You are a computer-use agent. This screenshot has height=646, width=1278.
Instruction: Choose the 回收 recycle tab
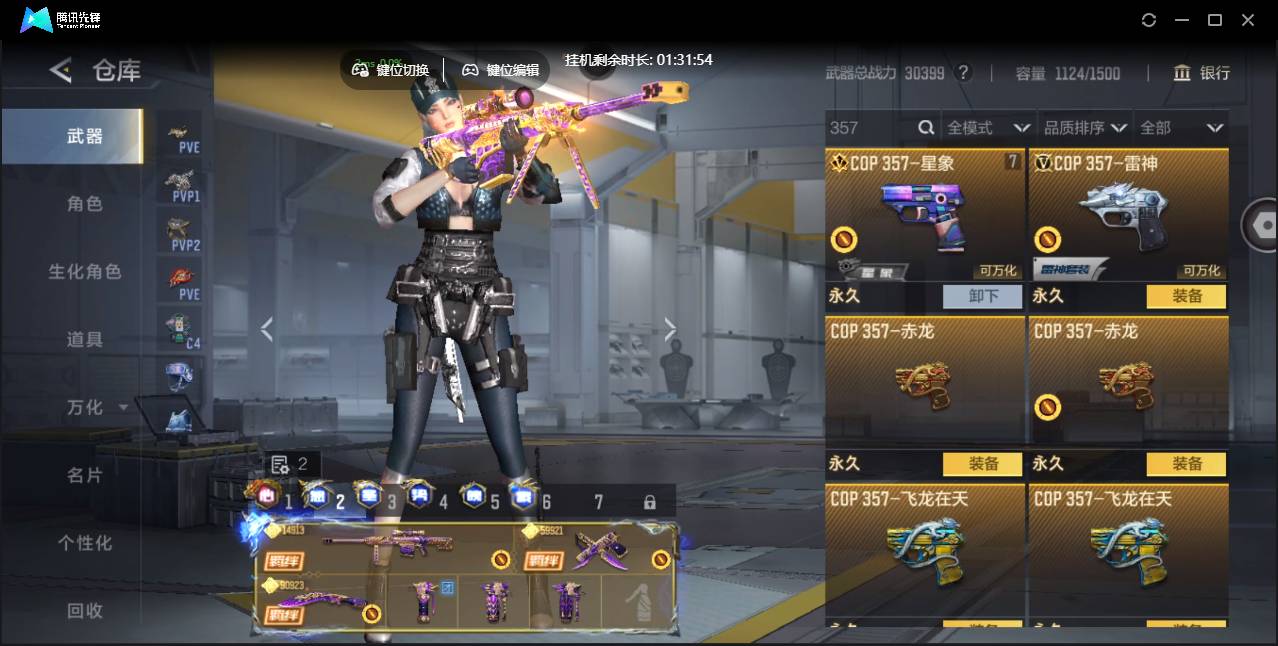pyautogui.click(x=85, y=610)
